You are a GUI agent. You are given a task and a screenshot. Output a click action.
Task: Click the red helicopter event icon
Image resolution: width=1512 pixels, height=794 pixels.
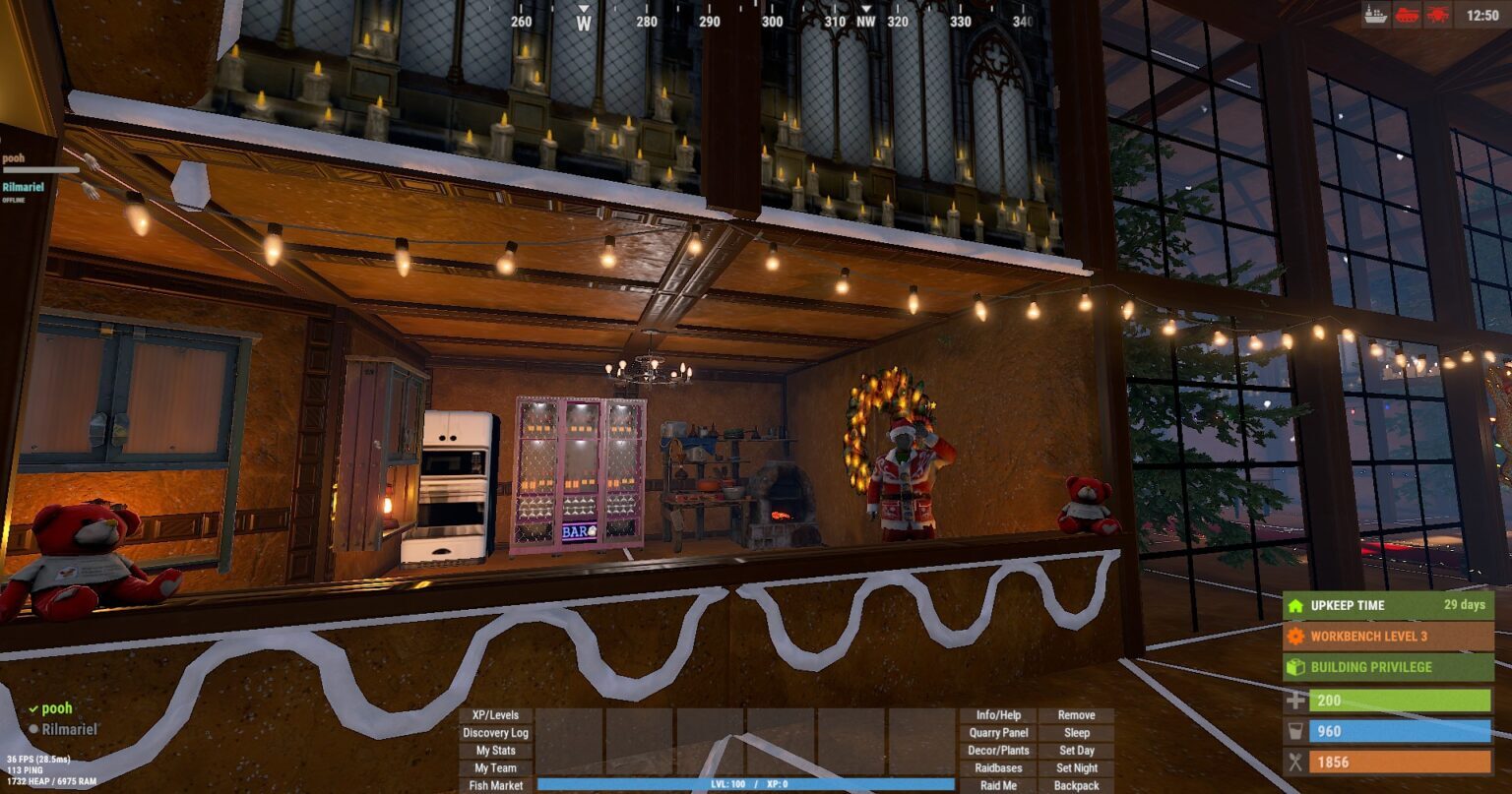(x=1437, y=15)
